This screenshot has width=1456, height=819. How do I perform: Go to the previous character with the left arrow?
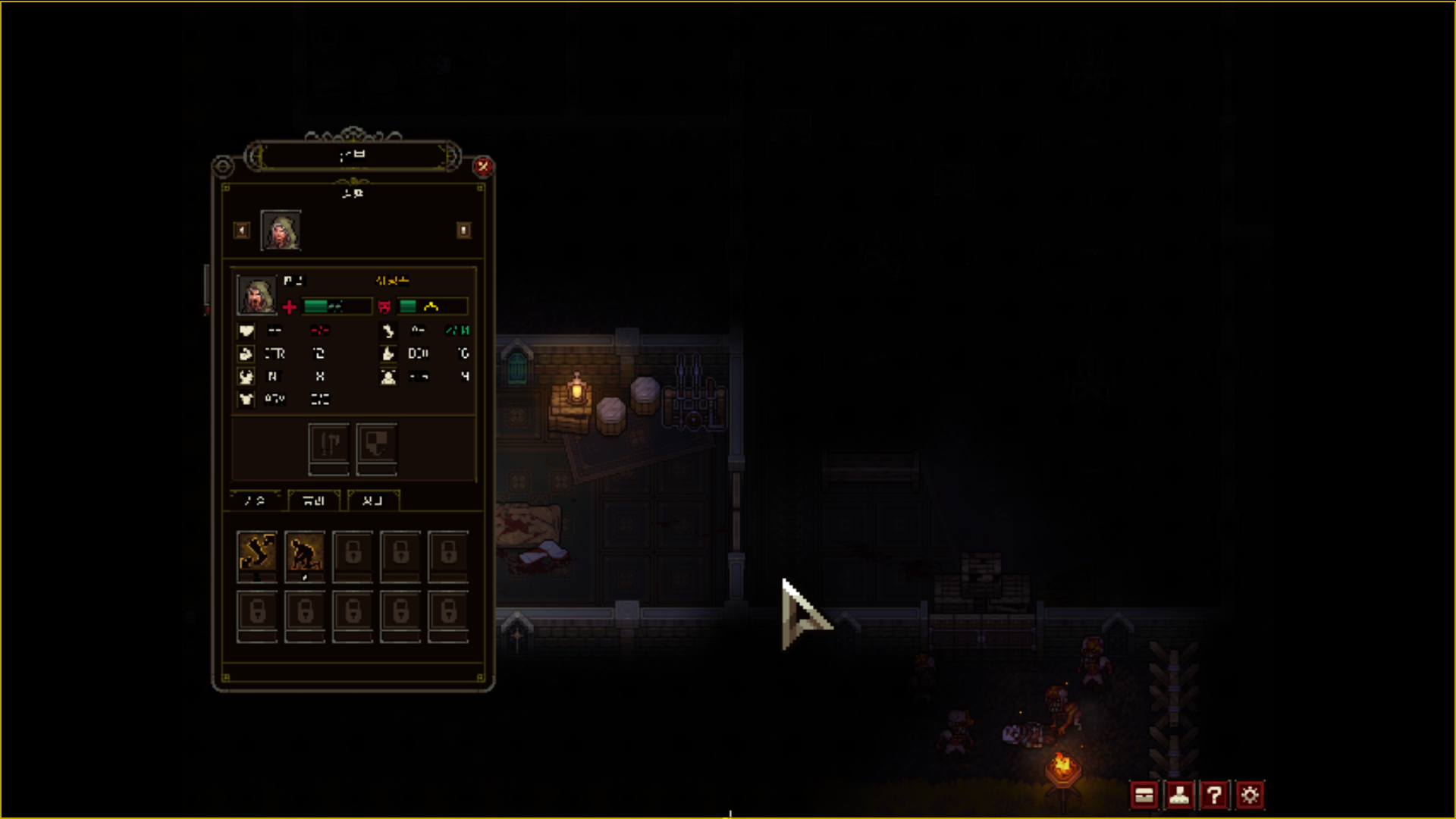242,230
